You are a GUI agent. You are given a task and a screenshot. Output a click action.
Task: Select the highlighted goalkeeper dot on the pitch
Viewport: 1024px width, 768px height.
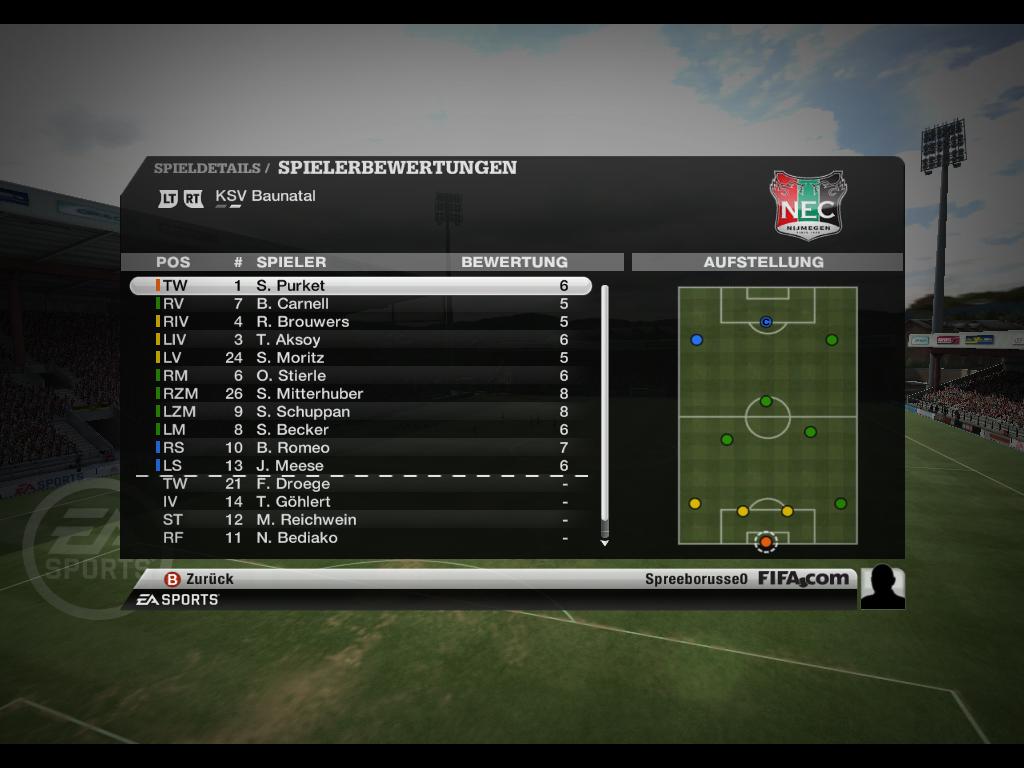(x=766, y=542)
